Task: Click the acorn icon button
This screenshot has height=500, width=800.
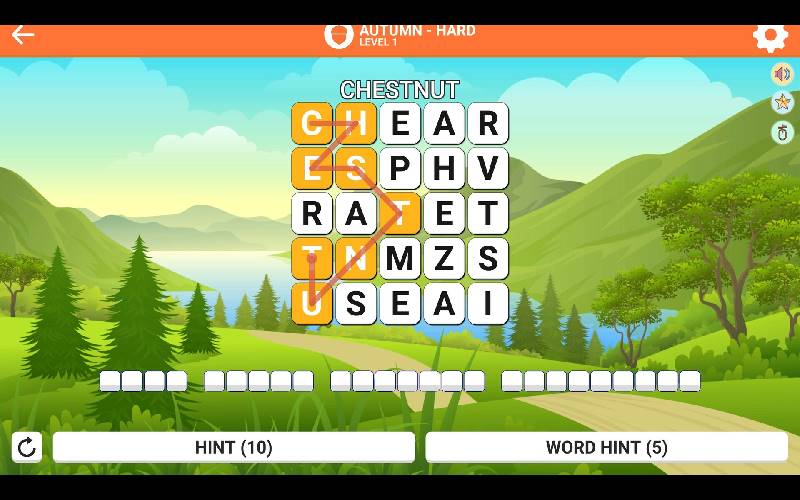Action: [782, 132]
